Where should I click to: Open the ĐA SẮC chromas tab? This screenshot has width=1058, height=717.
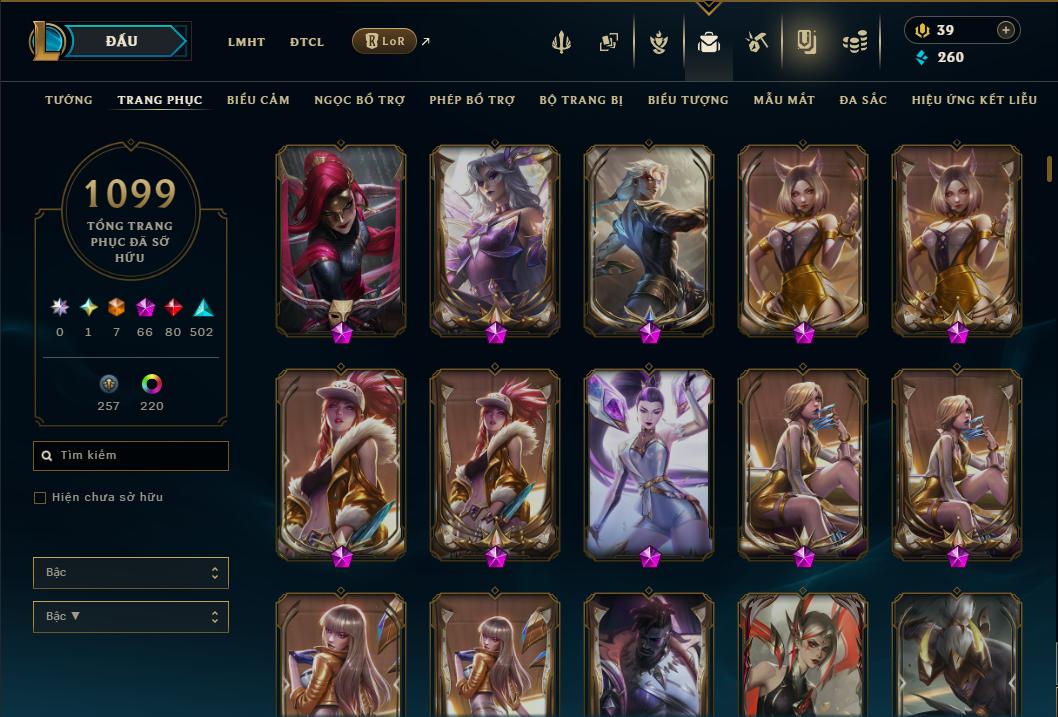pyautogui.click(x=863, y=100)
